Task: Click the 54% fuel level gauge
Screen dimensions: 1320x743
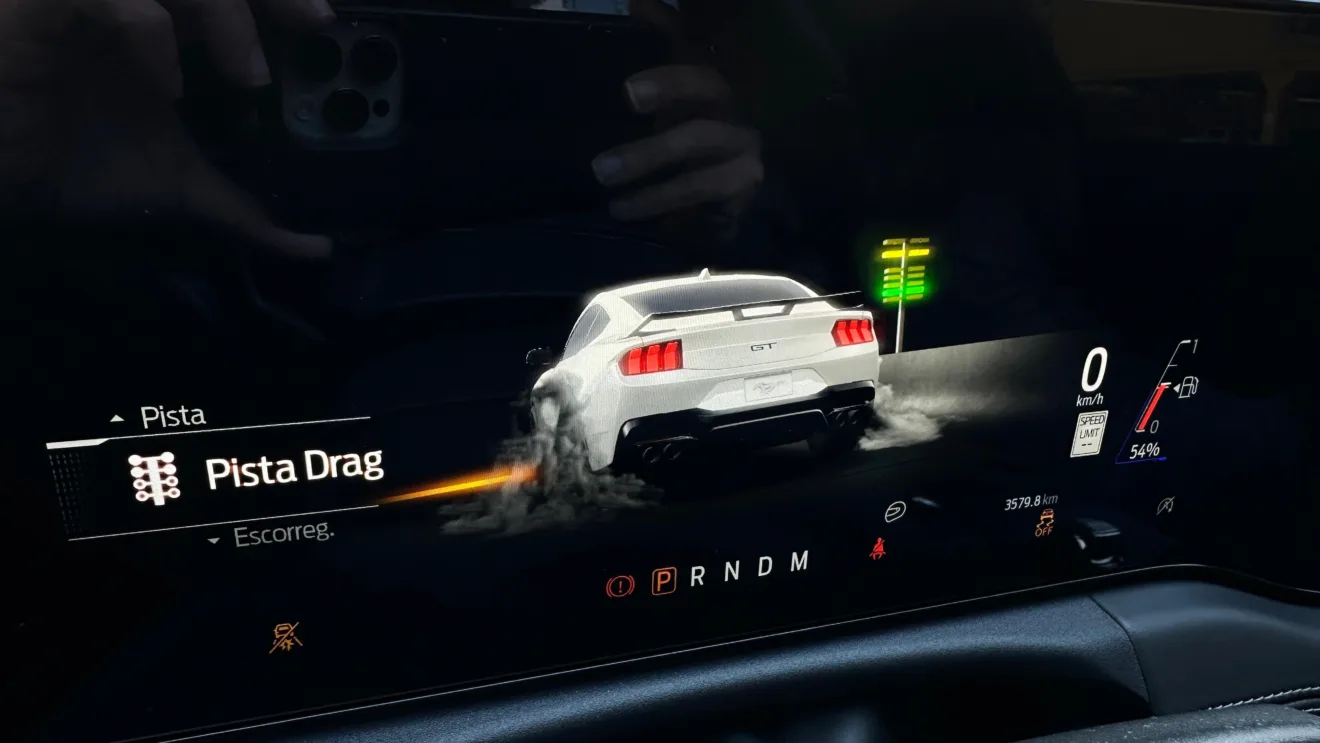Action: (x=1143, y=449)
